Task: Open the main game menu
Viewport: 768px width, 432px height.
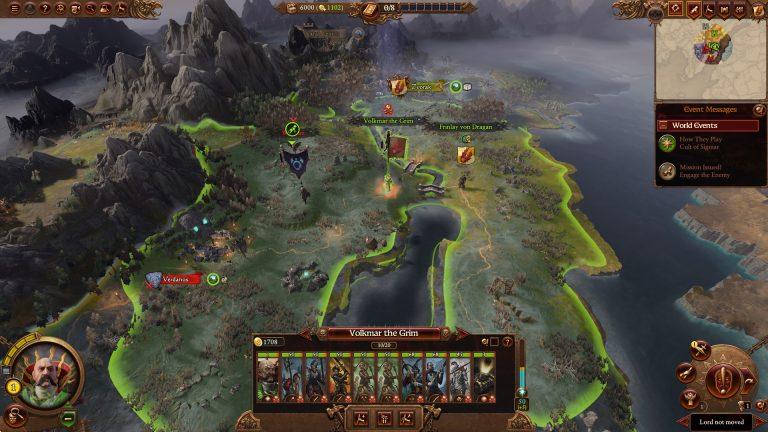Action: coord(15,9)
